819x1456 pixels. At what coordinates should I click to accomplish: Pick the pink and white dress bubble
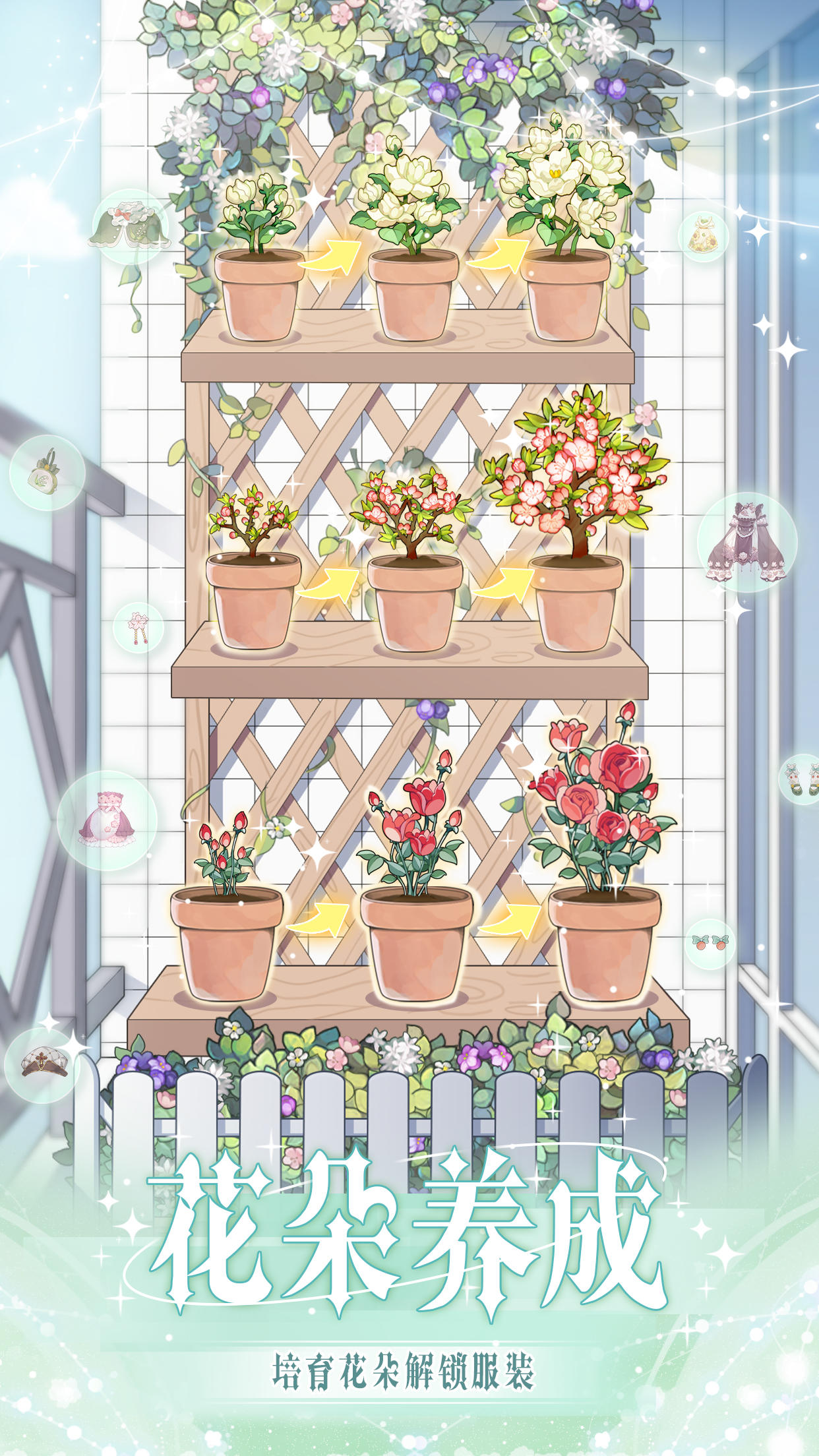[107, 820]
